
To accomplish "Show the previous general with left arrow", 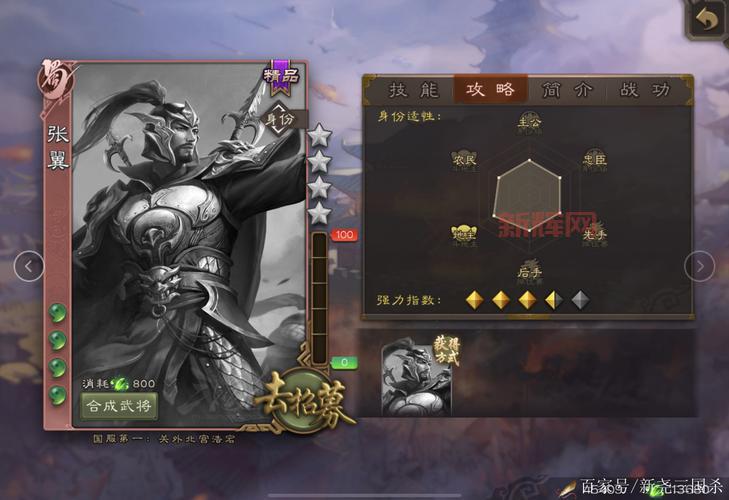I will (x=30, y=266).
